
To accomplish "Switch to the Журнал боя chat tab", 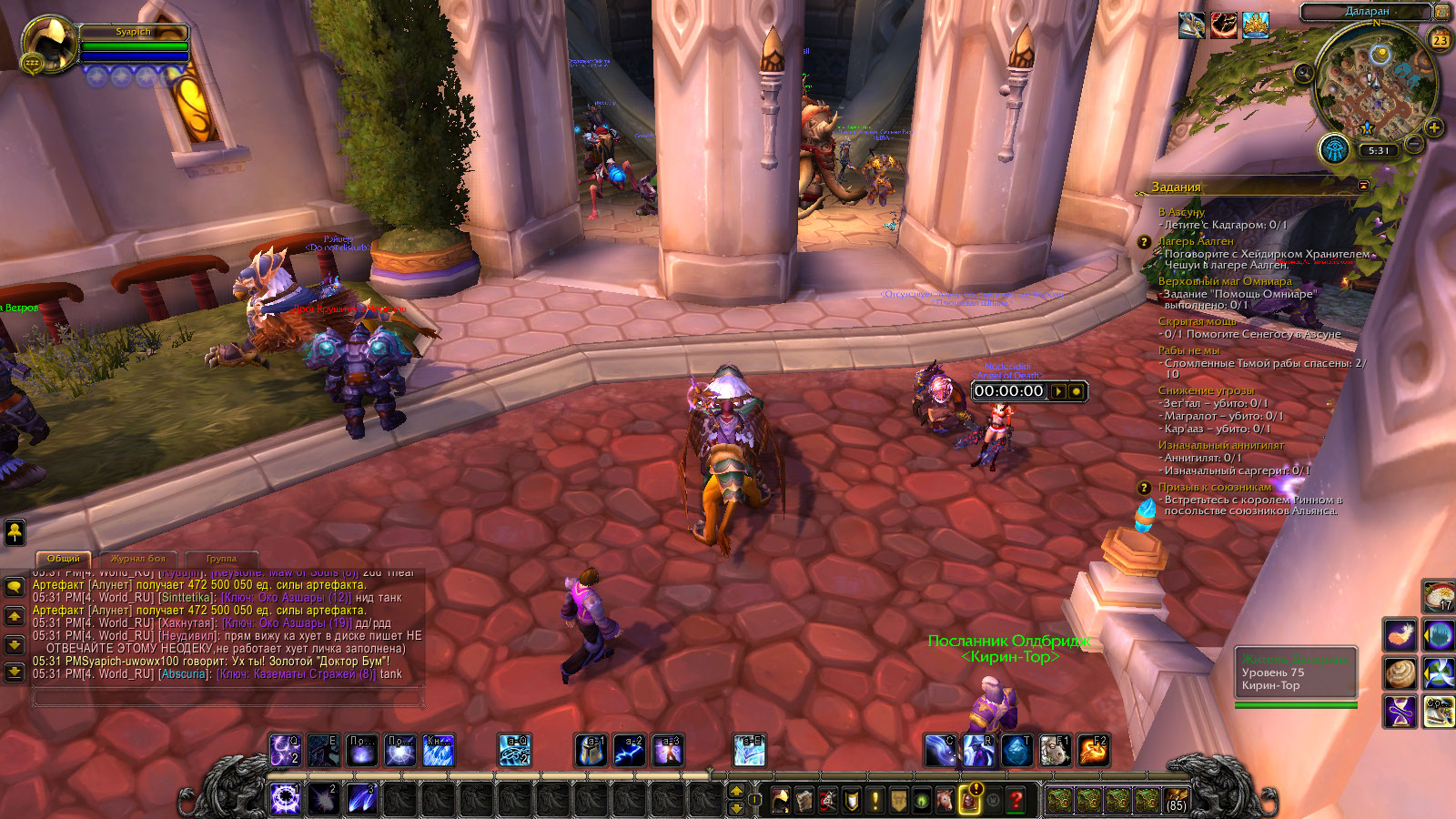I will [137, 559].
